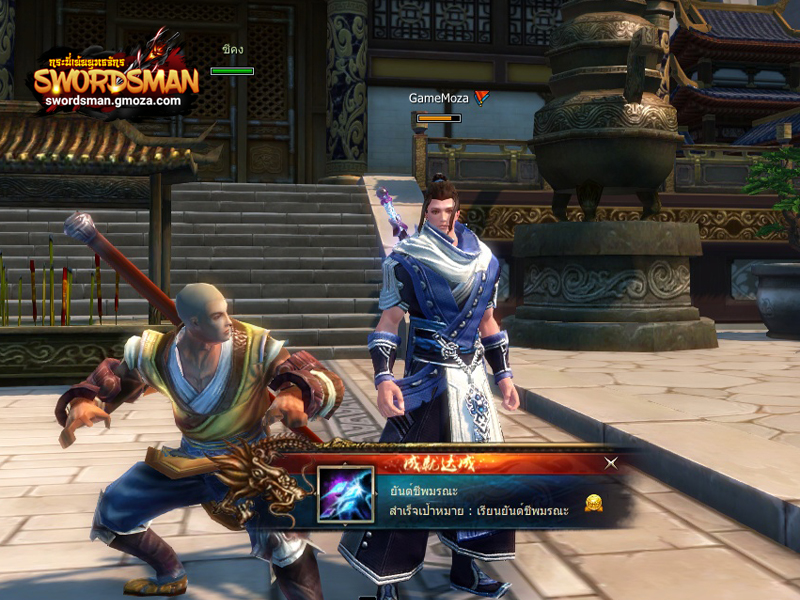Select the gold achievement medal icon

click(x=593, y=502)
